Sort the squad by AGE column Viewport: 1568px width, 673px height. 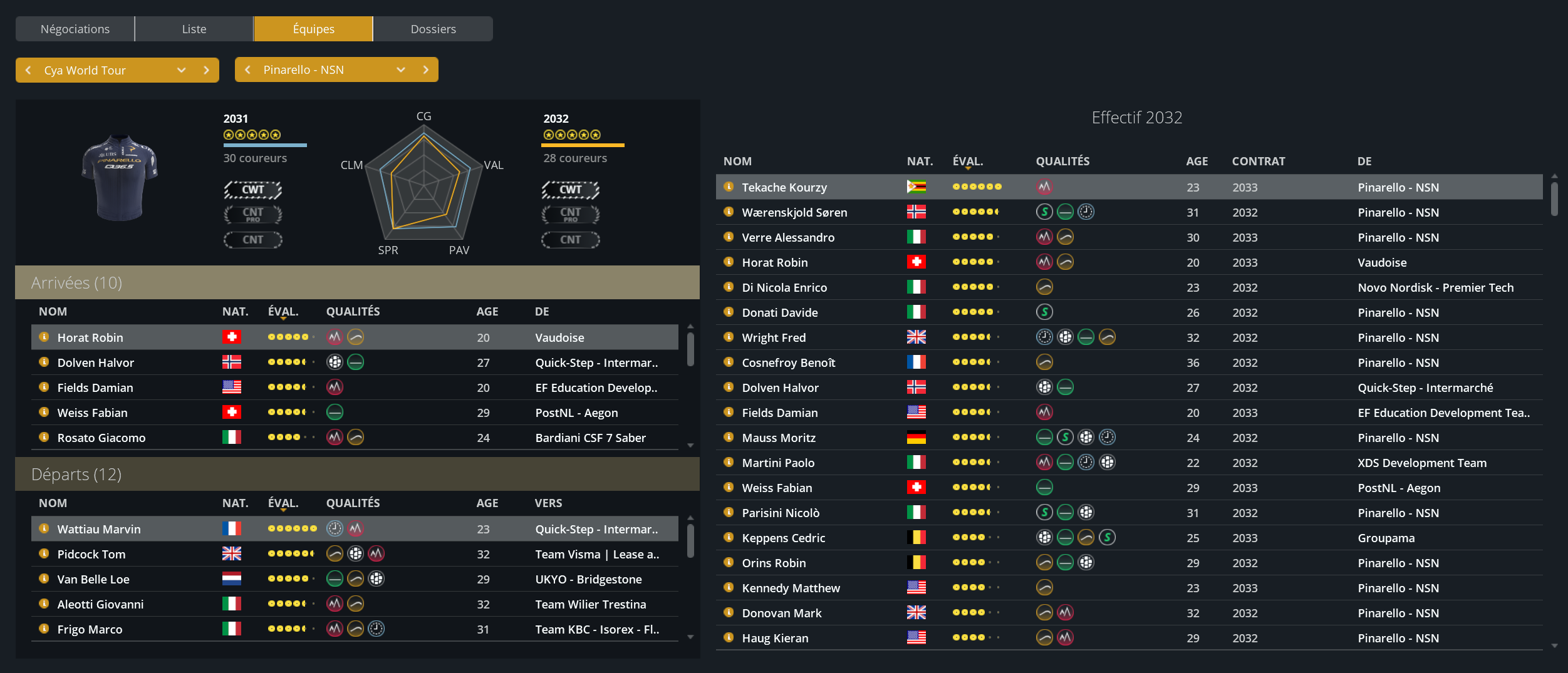click(1197, 161)
